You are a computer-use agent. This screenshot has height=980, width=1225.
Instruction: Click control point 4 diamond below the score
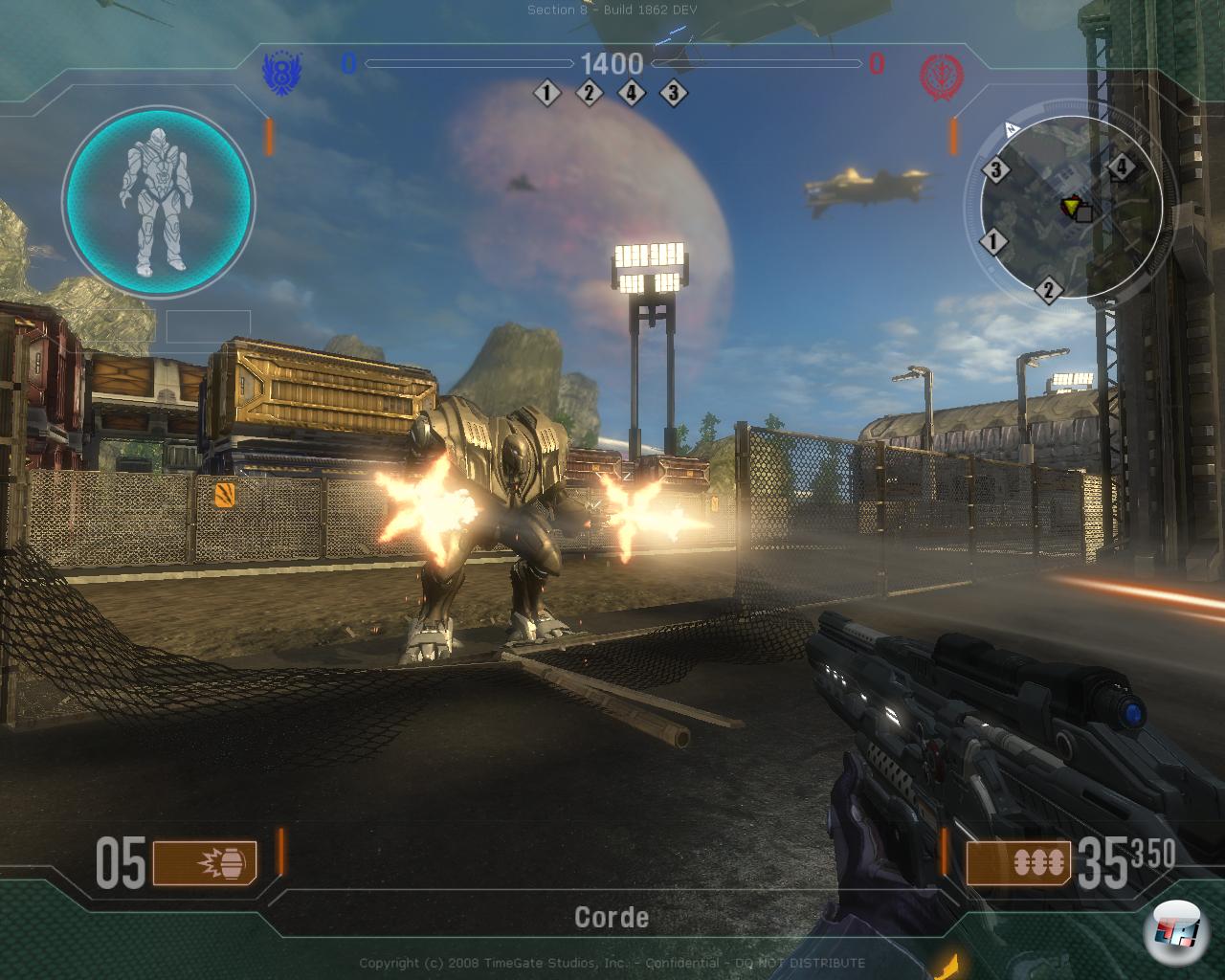click(632, 93)
